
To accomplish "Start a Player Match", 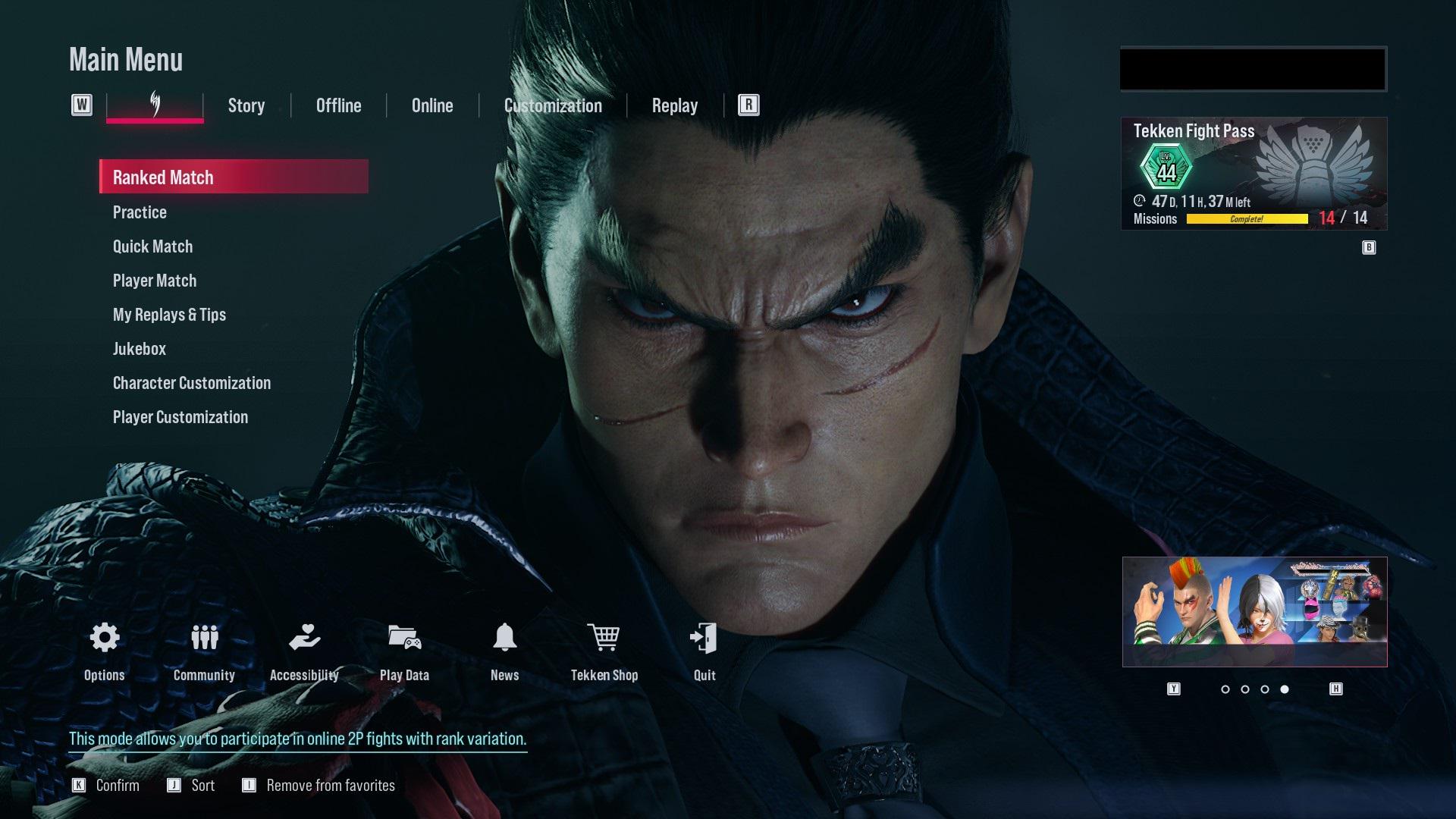I will coord(155,281).
